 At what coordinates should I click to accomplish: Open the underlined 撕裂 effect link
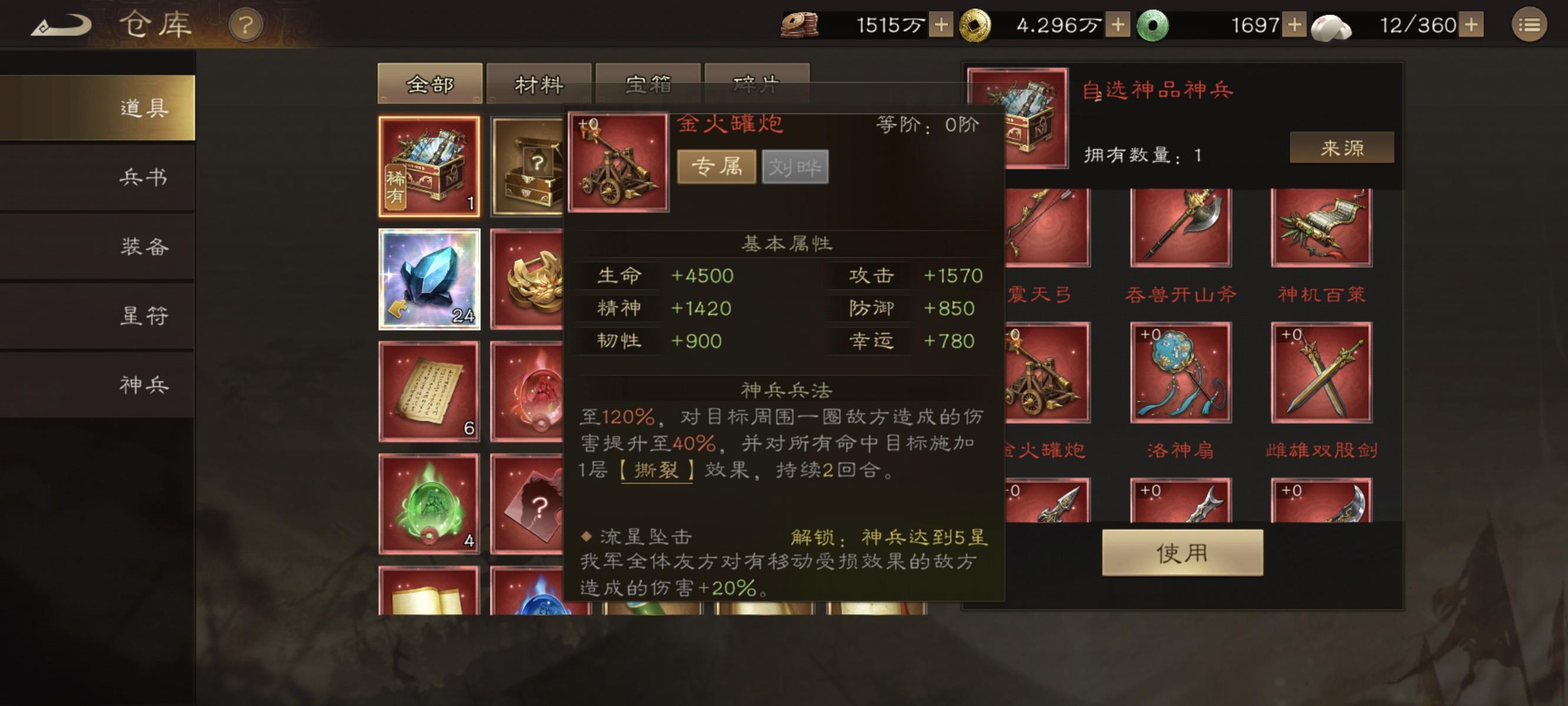[x=659, y=470]
